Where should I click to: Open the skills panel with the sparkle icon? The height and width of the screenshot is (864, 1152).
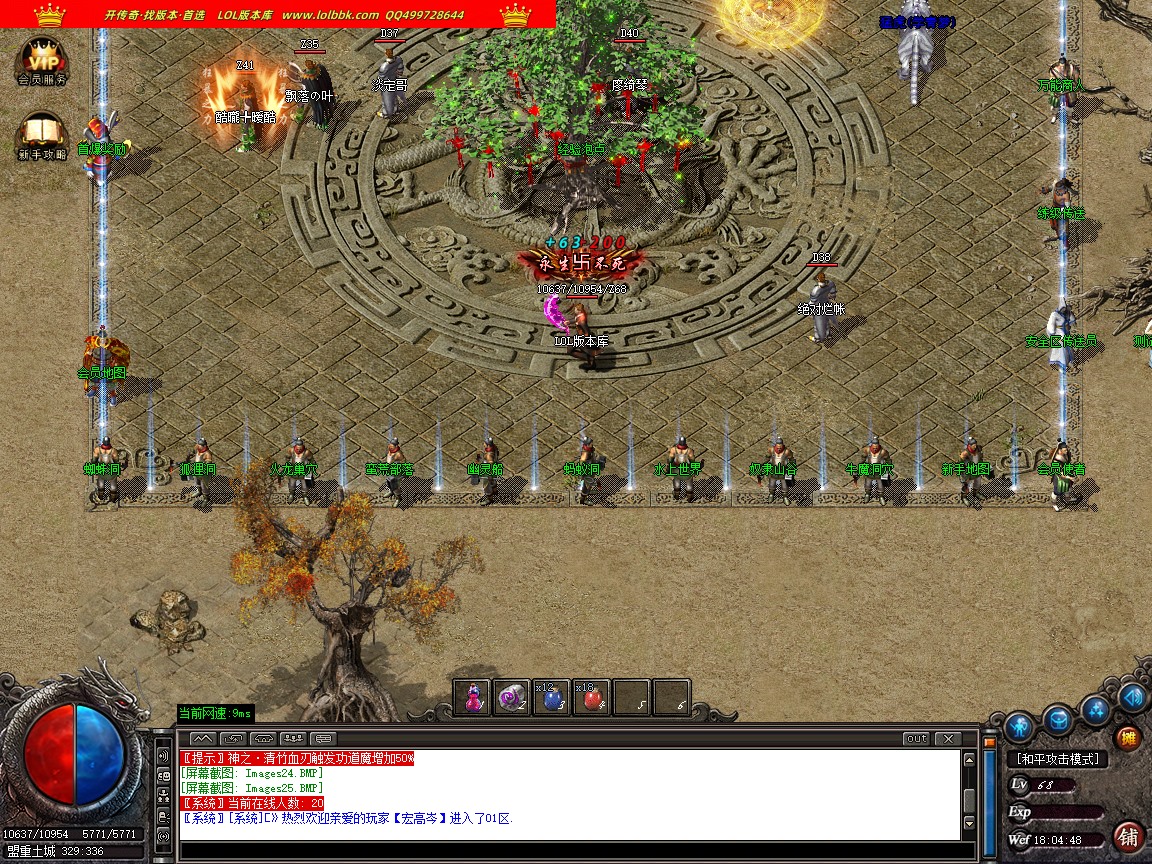coord(1096,710)
